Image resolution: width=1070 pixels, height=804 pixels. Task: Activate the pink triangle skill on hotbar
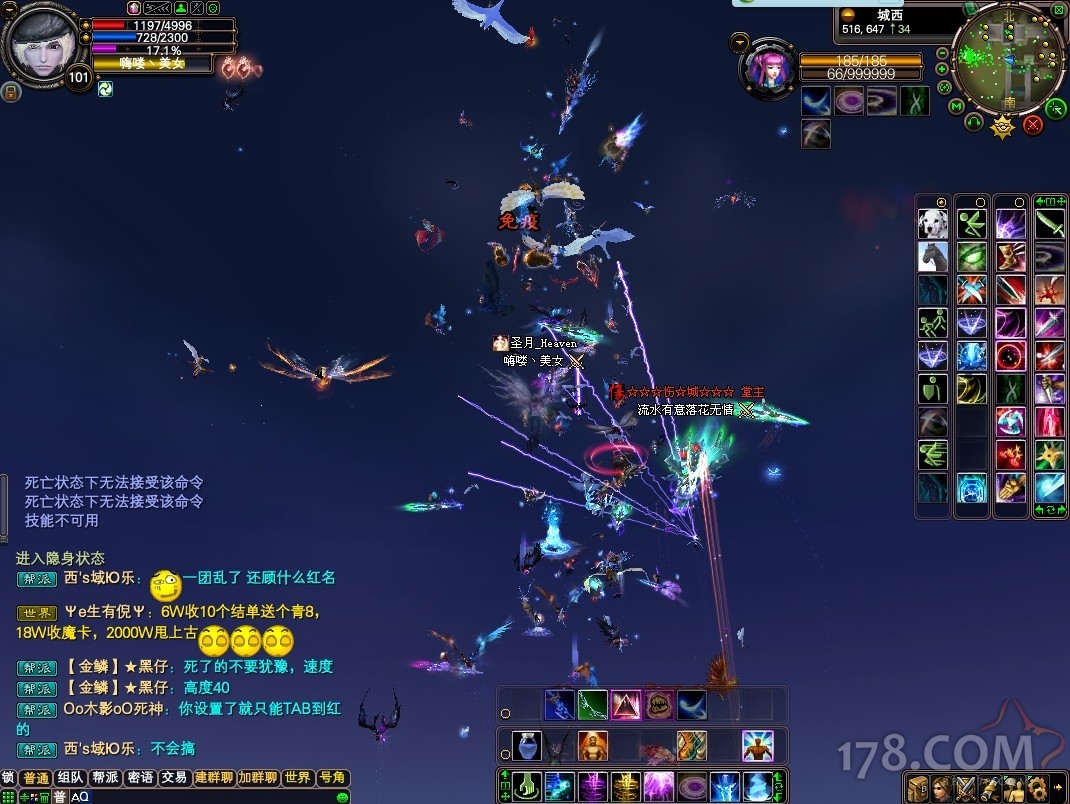pos(626,705)
